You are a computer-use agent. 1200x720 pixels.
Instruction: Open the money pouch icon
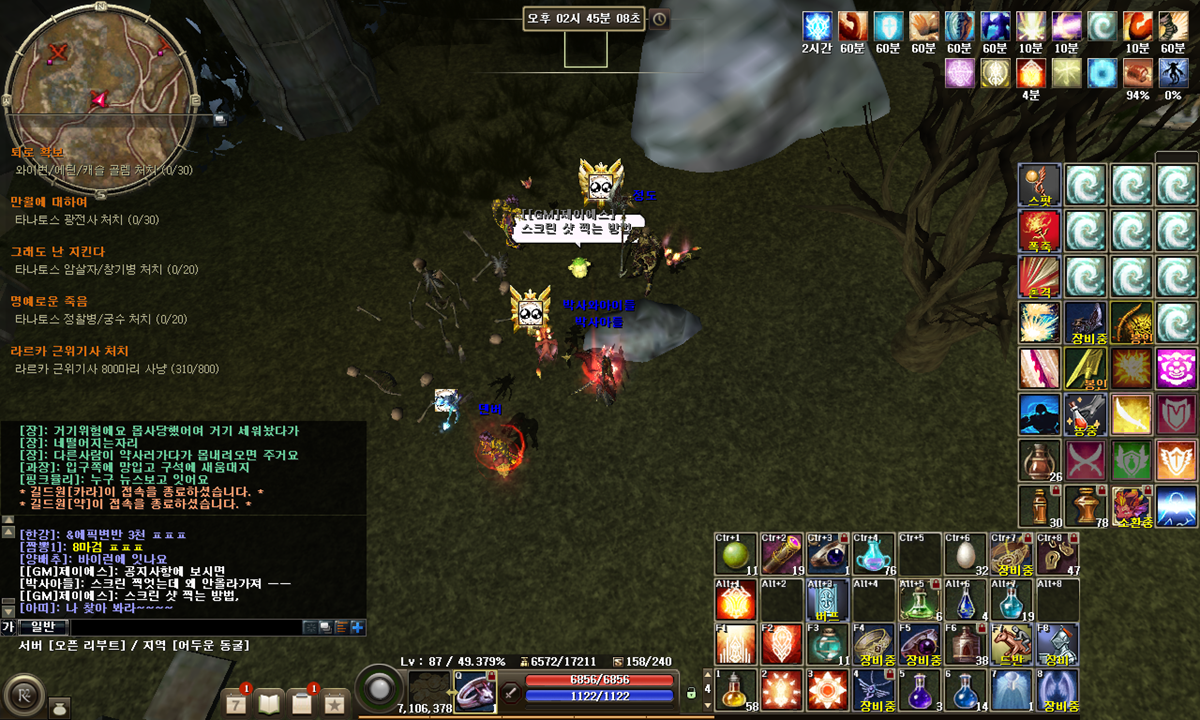(59, 705)
